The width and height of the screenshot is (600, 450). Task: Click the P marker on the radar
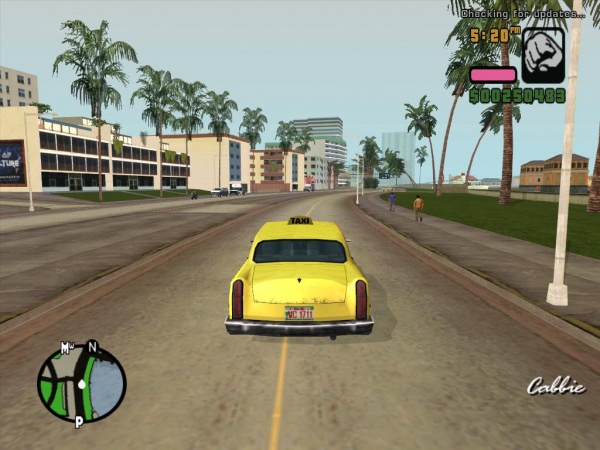[78, 423]
